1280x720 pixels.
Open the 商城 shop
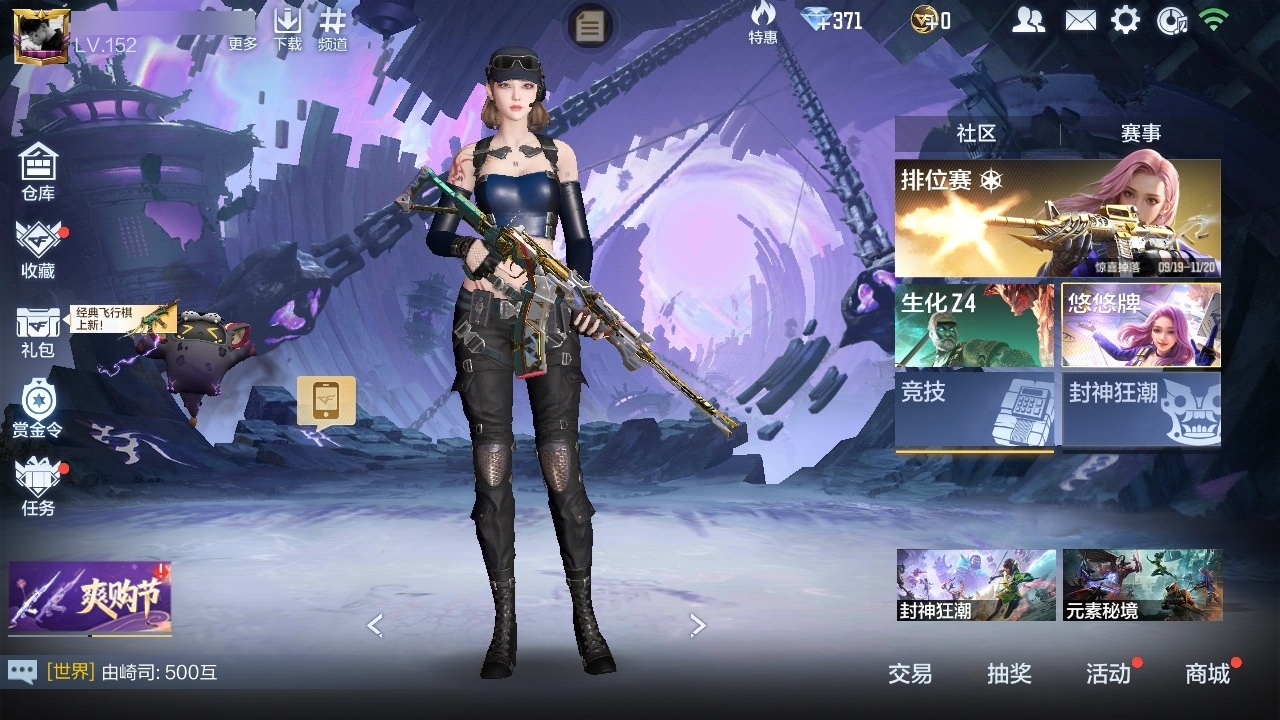tap(1207, 674)
